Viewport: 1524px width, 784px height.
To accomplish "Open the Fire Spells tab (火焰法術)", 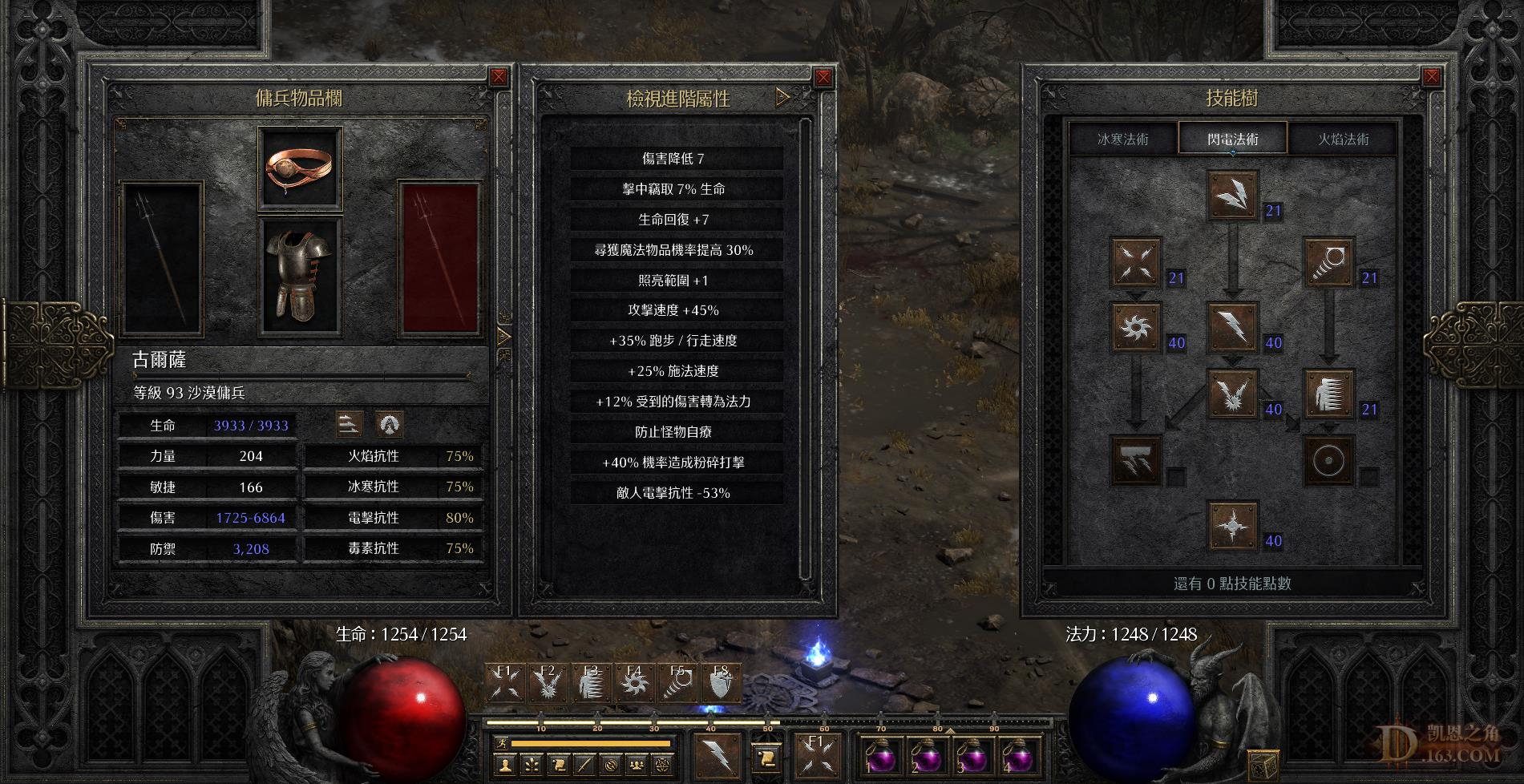I will click(x=1343, y=139).
